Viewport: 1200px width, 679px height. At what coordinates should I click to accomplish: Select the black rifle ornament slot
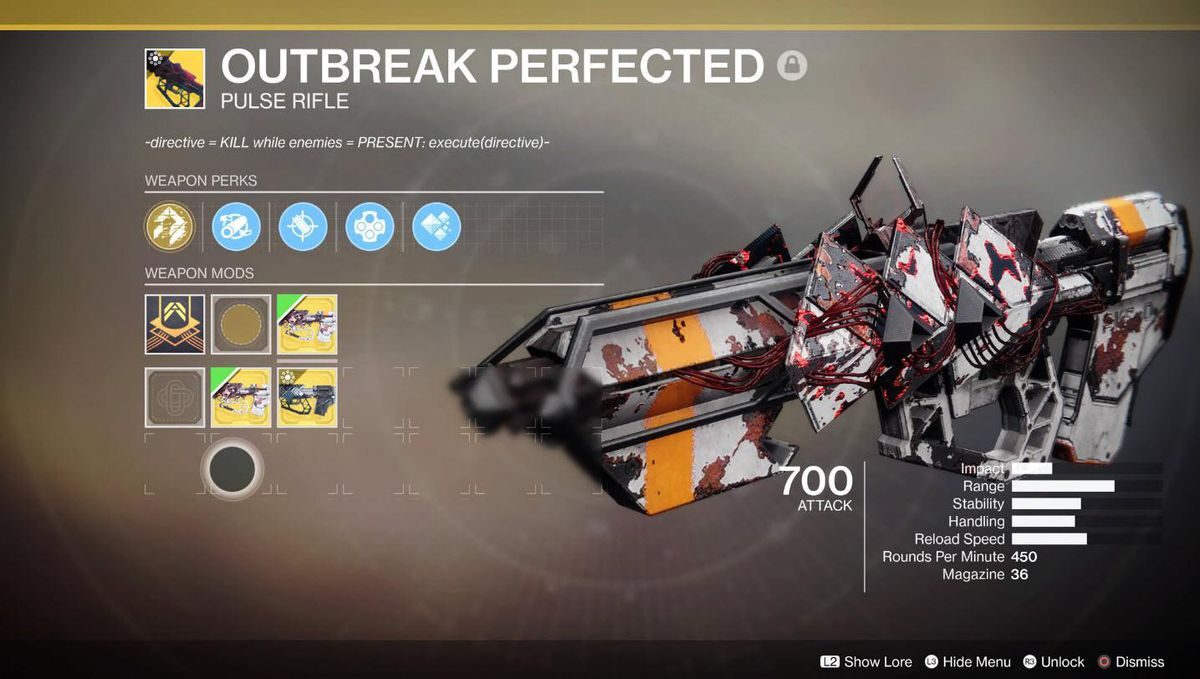pyautogui.click(x=307, y=397)
